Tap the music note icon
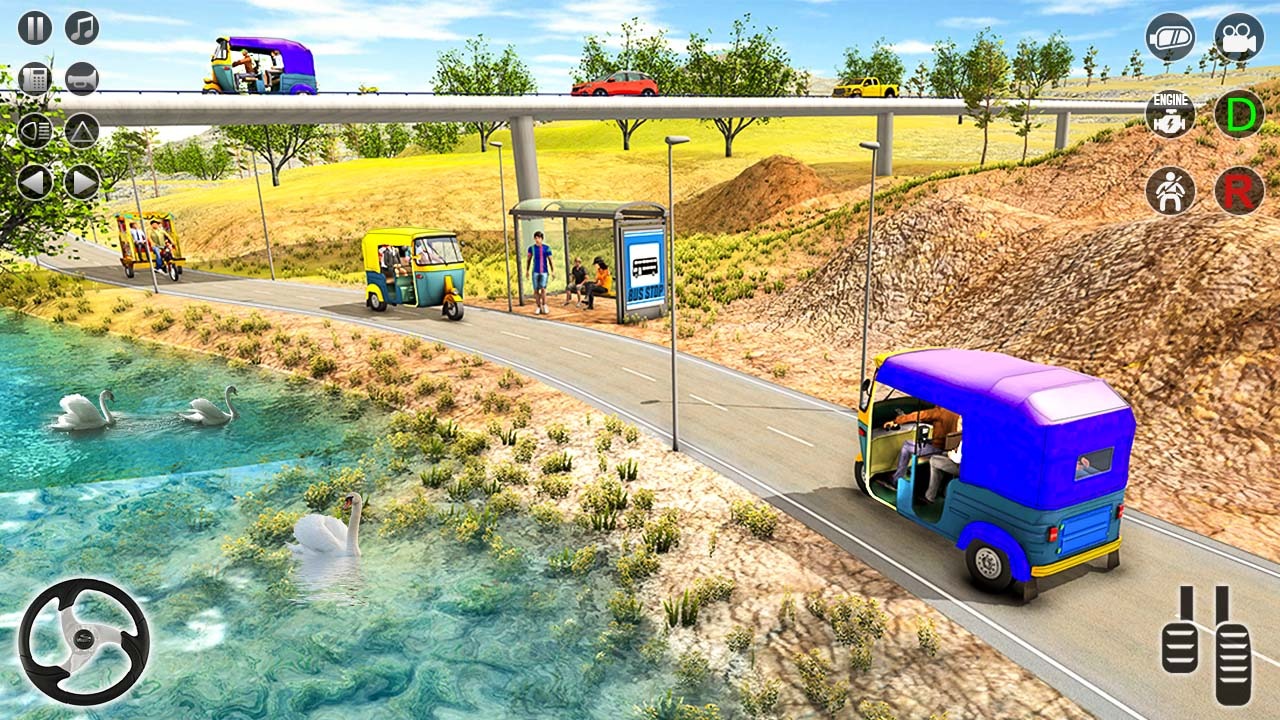Screen dimensions: 1280x720 click(x=83, y=28)
